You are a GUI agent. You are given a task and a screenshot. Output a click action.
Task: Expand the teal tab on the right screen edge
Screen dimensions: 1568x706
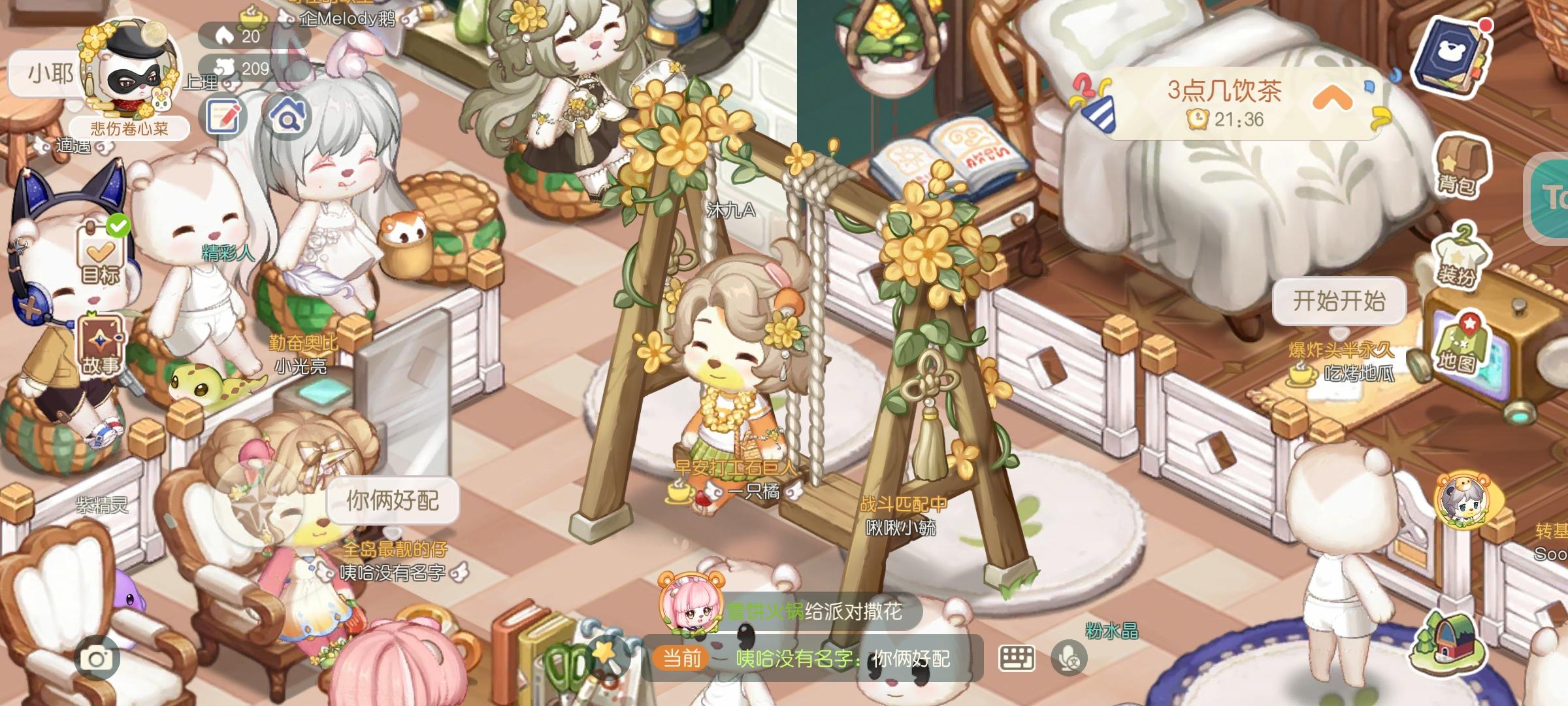click(1556, 196)
